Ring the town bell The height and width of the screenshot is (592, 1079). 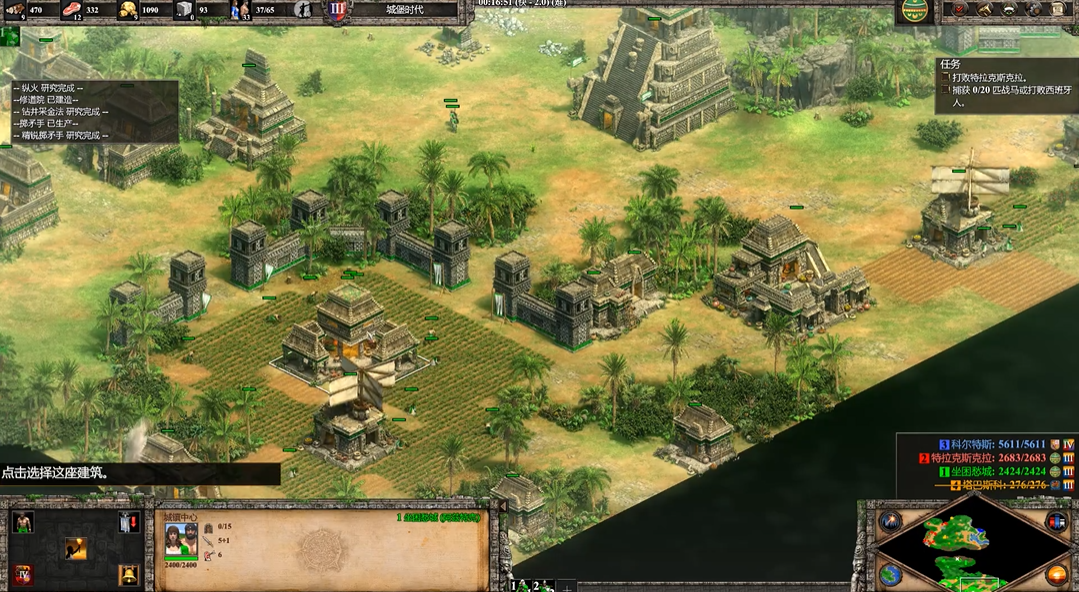click(x=129, y=575)
